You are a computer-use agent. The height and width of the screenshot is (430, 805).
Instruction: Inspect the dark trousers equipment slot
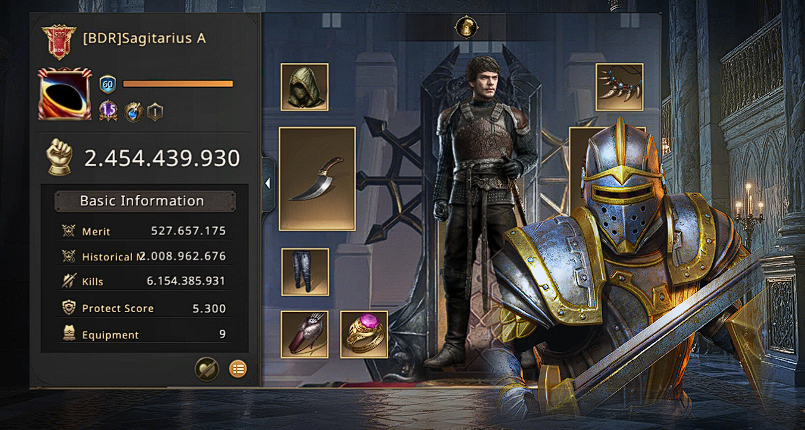click(x=305, y=272)
